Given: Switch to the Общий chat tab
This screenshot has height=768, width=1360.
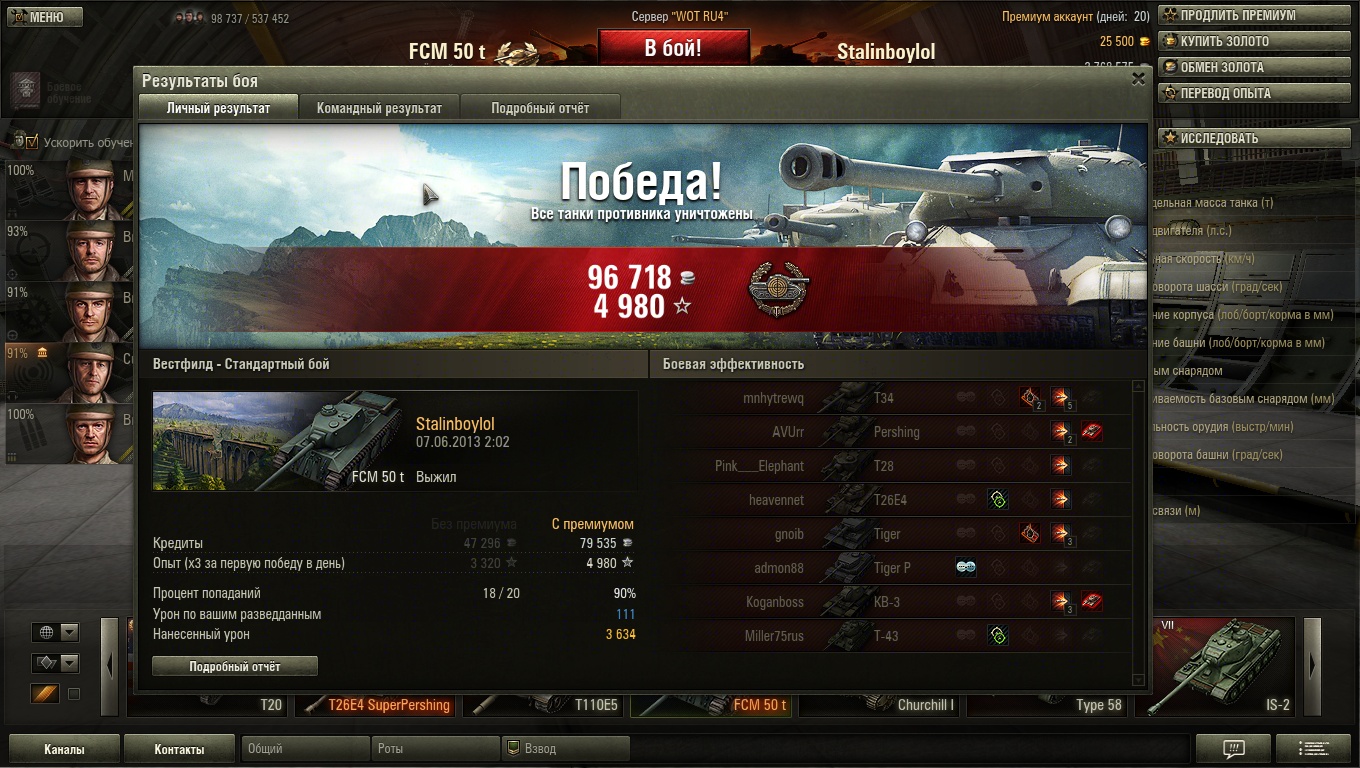Looking at the screenshot, I should [304, 749].
